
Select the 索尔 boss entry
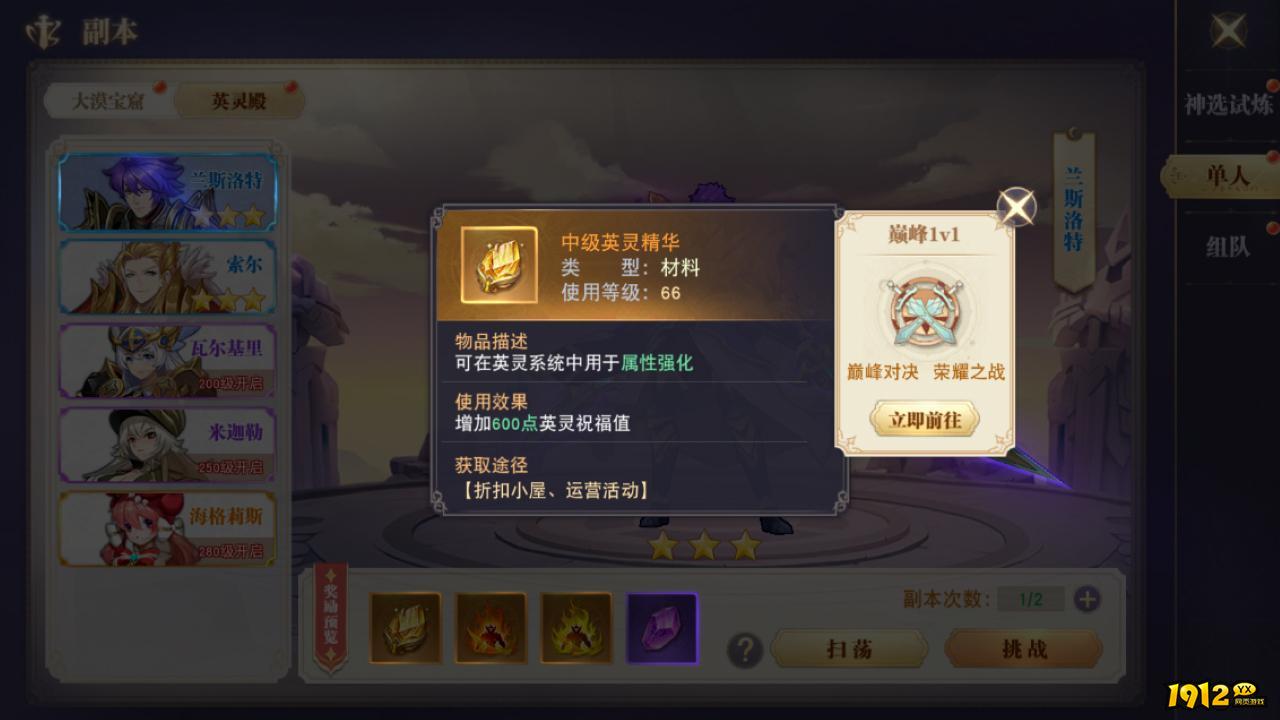click(x=167, y=276)
